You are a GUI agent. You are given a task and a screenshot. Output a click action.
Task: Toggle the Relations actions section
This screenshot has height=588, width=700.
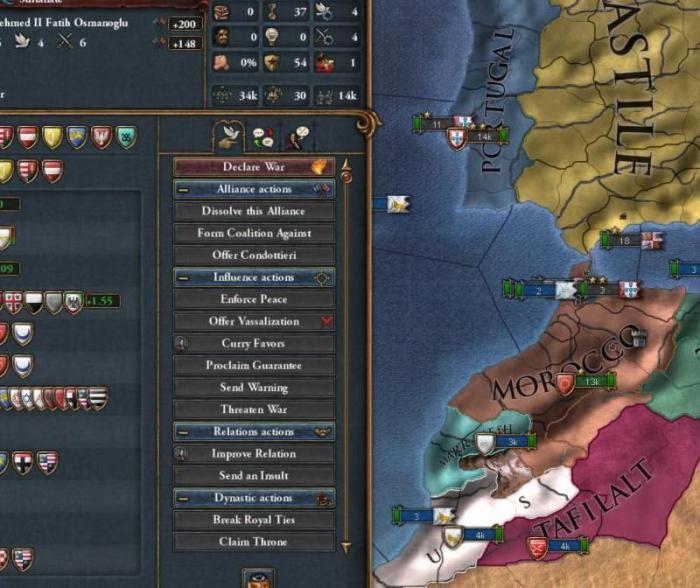click(183, 432)
